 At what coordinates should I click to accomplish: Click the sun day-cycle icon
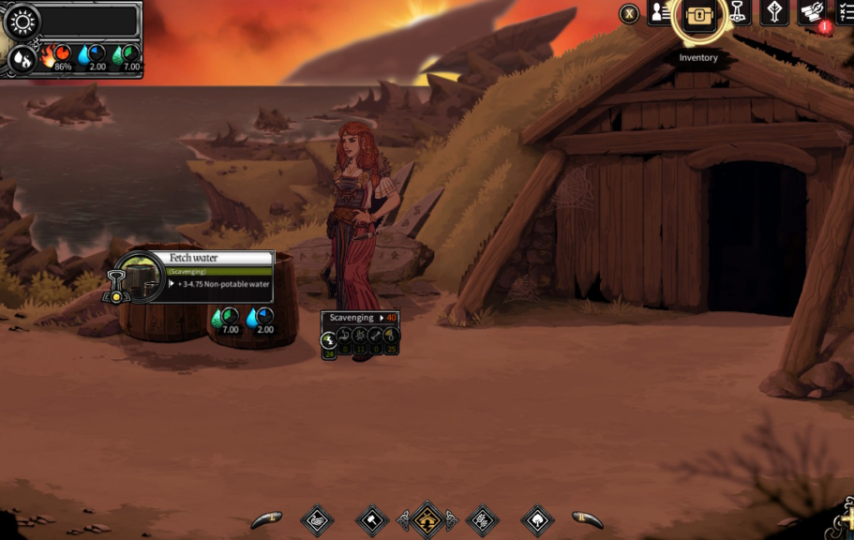pyautogui.click(x=20, y=21)
